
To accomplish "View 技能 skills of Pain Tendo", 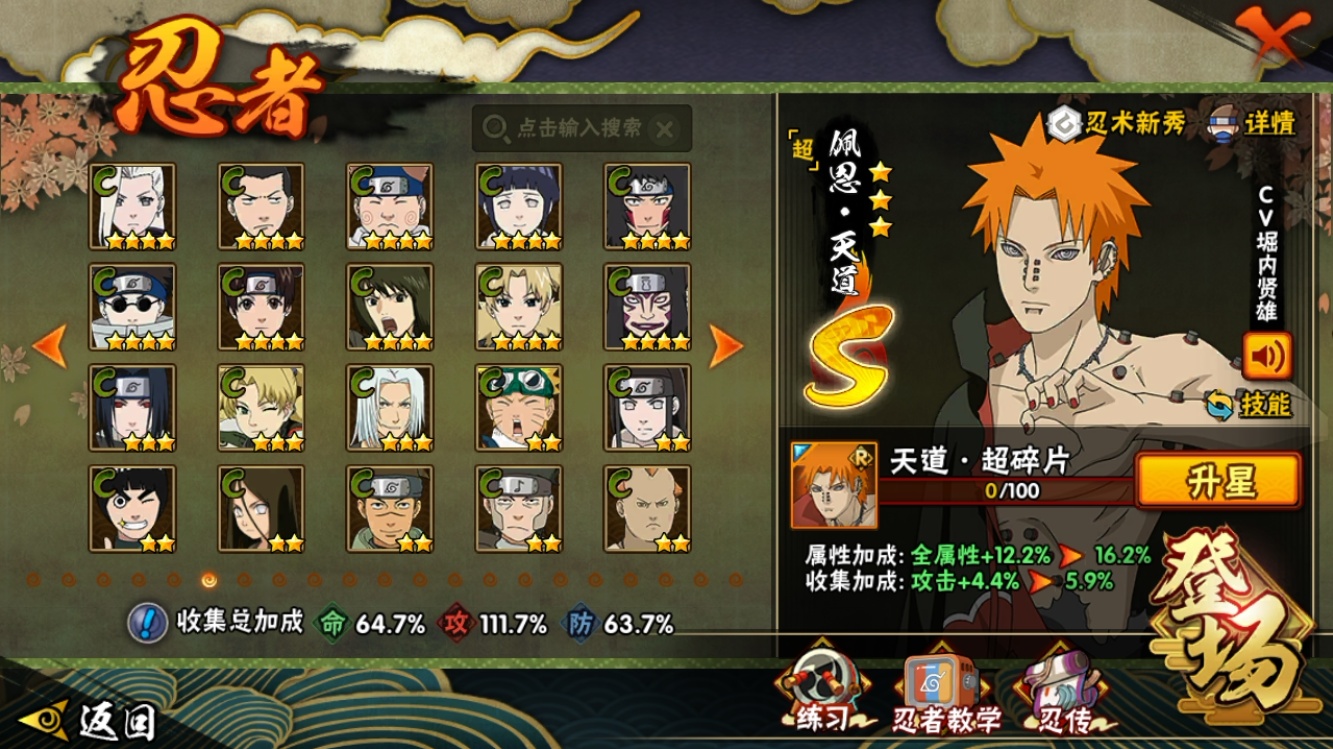I will click(1250, 405).
